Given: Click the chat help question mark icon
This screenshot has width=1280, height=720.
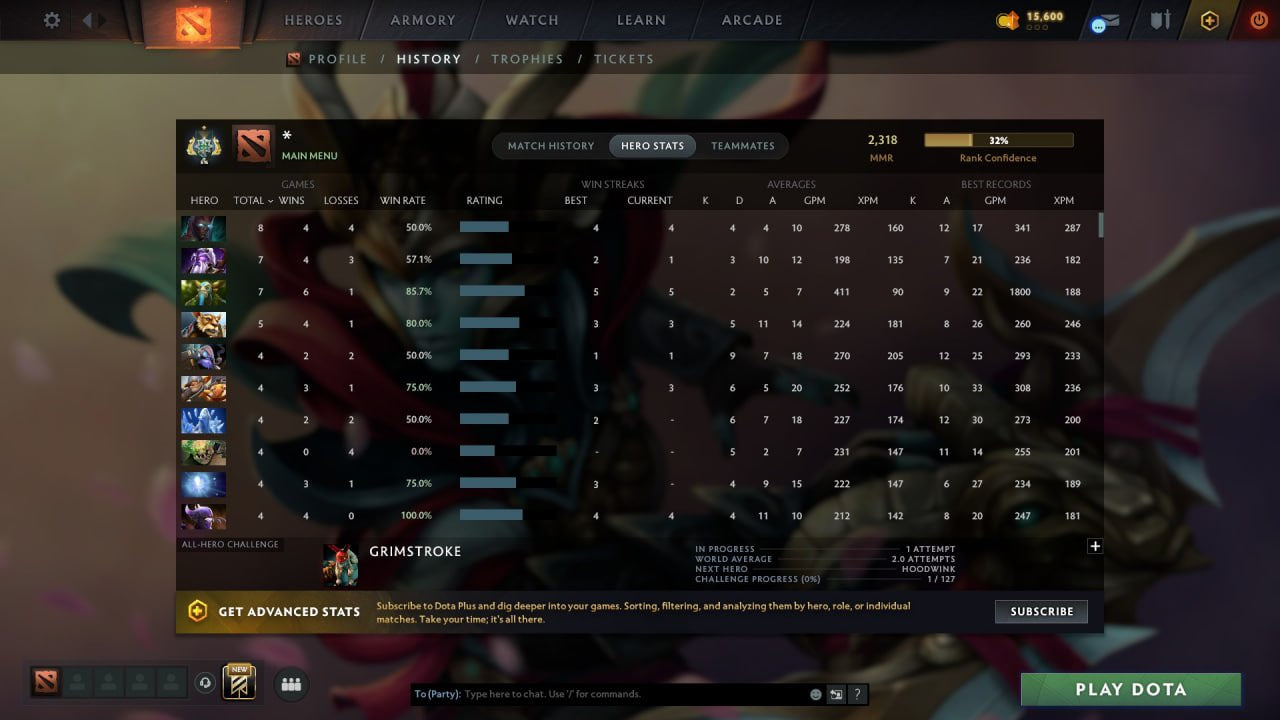Looking at the screenshot, I should click(x=857, y=693).
